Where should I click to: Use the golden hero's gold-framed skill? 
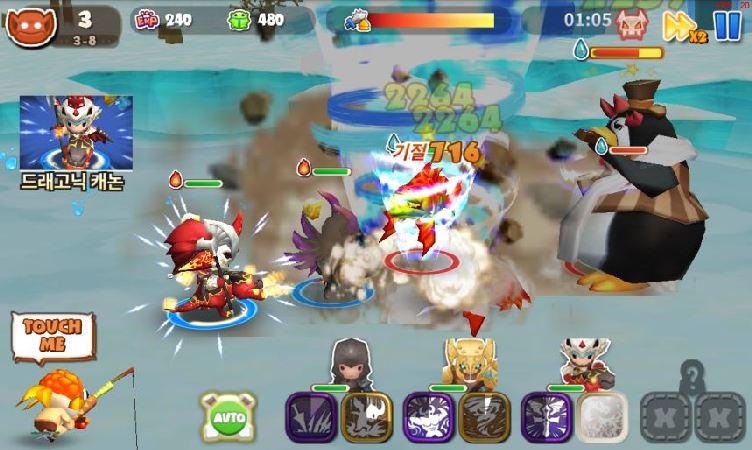[x=485, y=415]
